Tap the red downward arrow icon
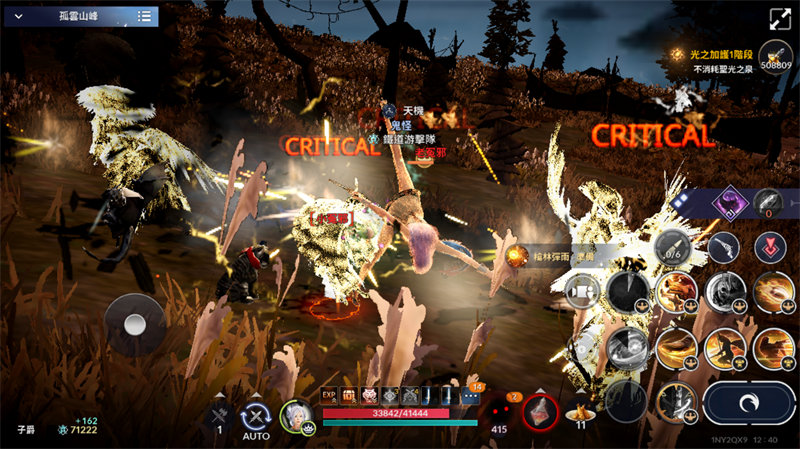 tap(769, 246)
